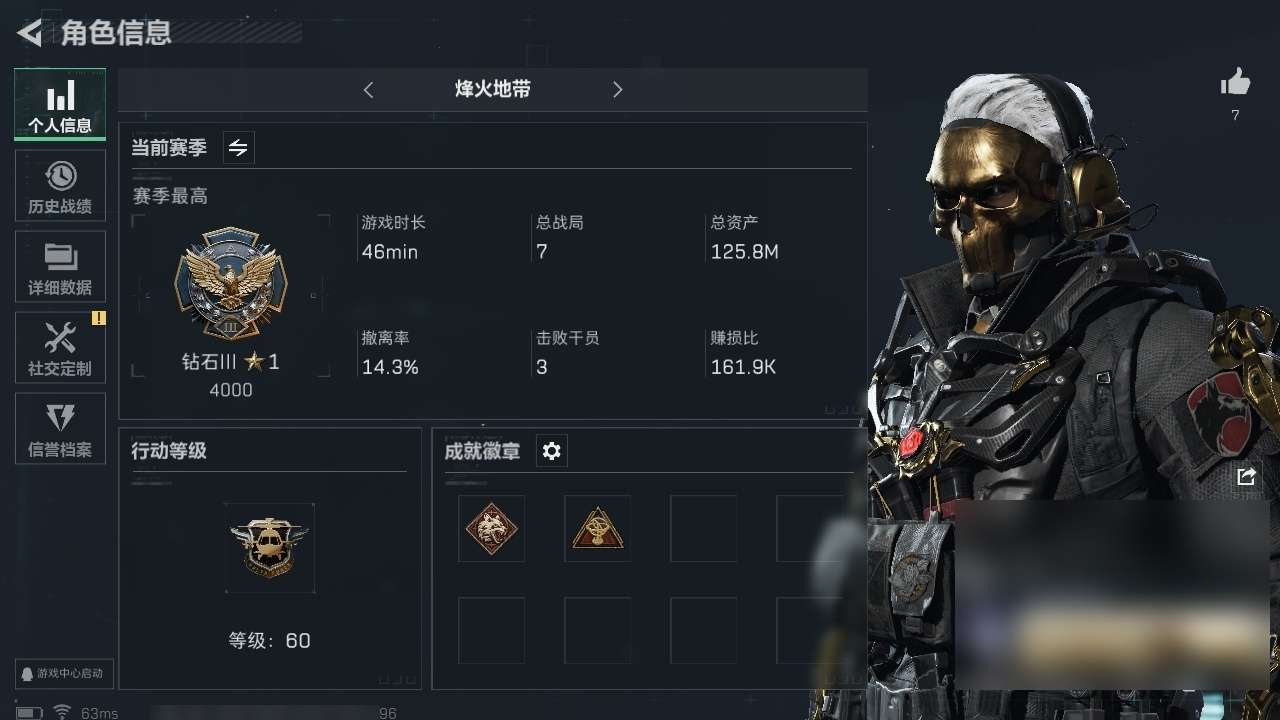
Task: Toggle the season switch next to 当前赛季
Action: [238, 148]
